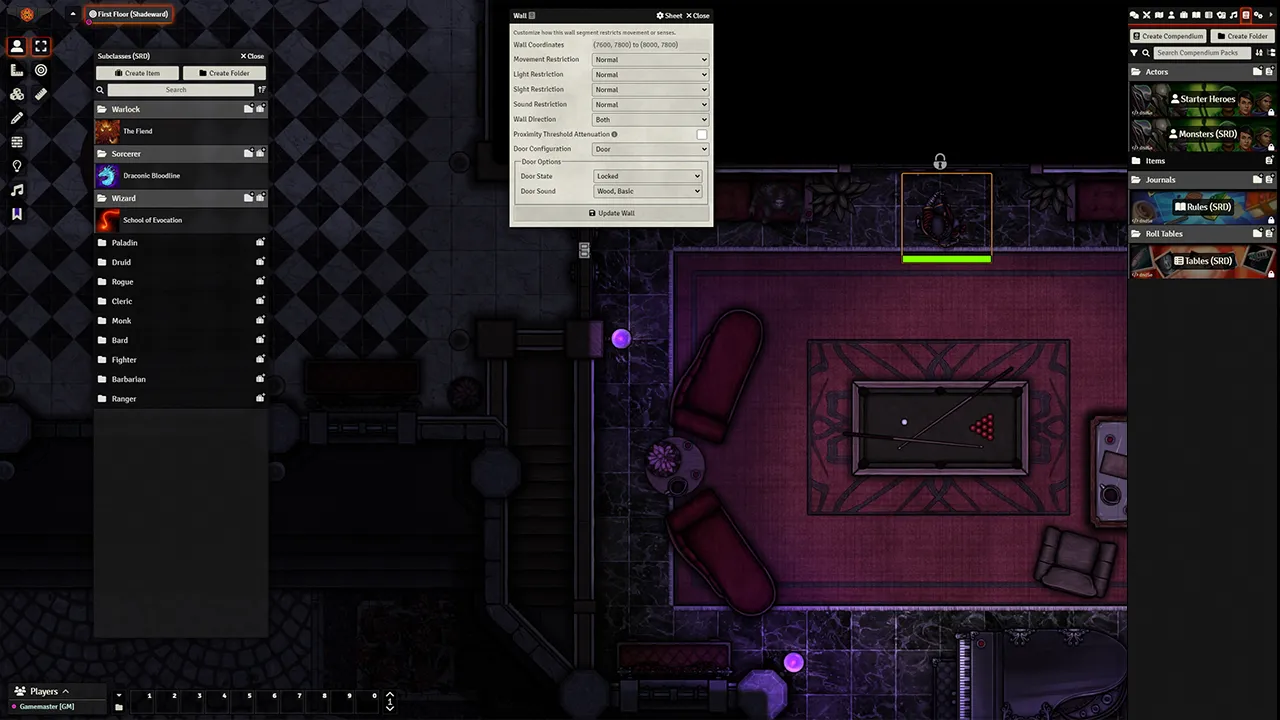Screen dimensions: 1280x720
Task: Expand the Ranger folder
Action: (x=124, y=399)
